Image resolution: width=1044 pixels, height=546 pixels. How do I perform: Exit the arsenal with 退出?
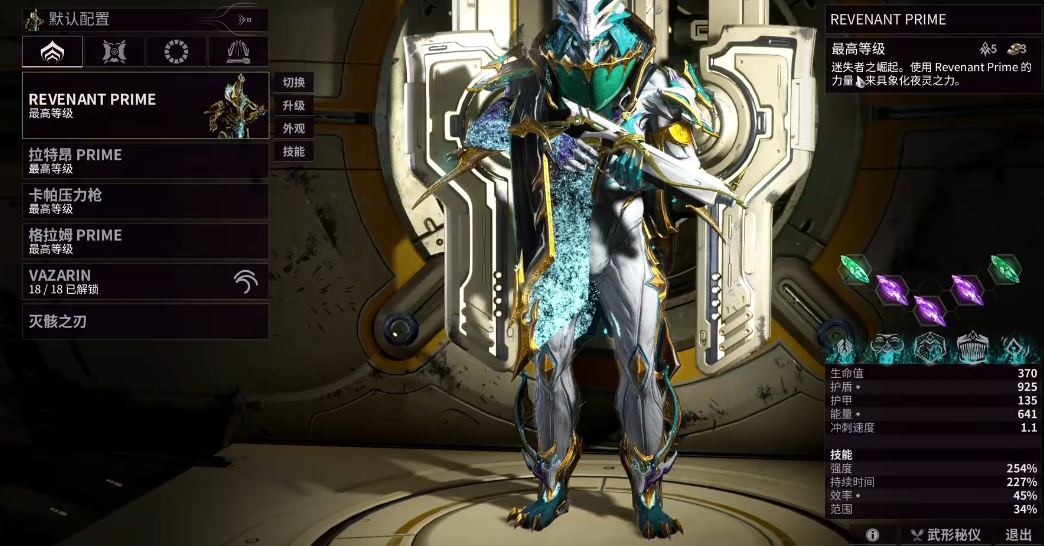[x=1018, y=535]
